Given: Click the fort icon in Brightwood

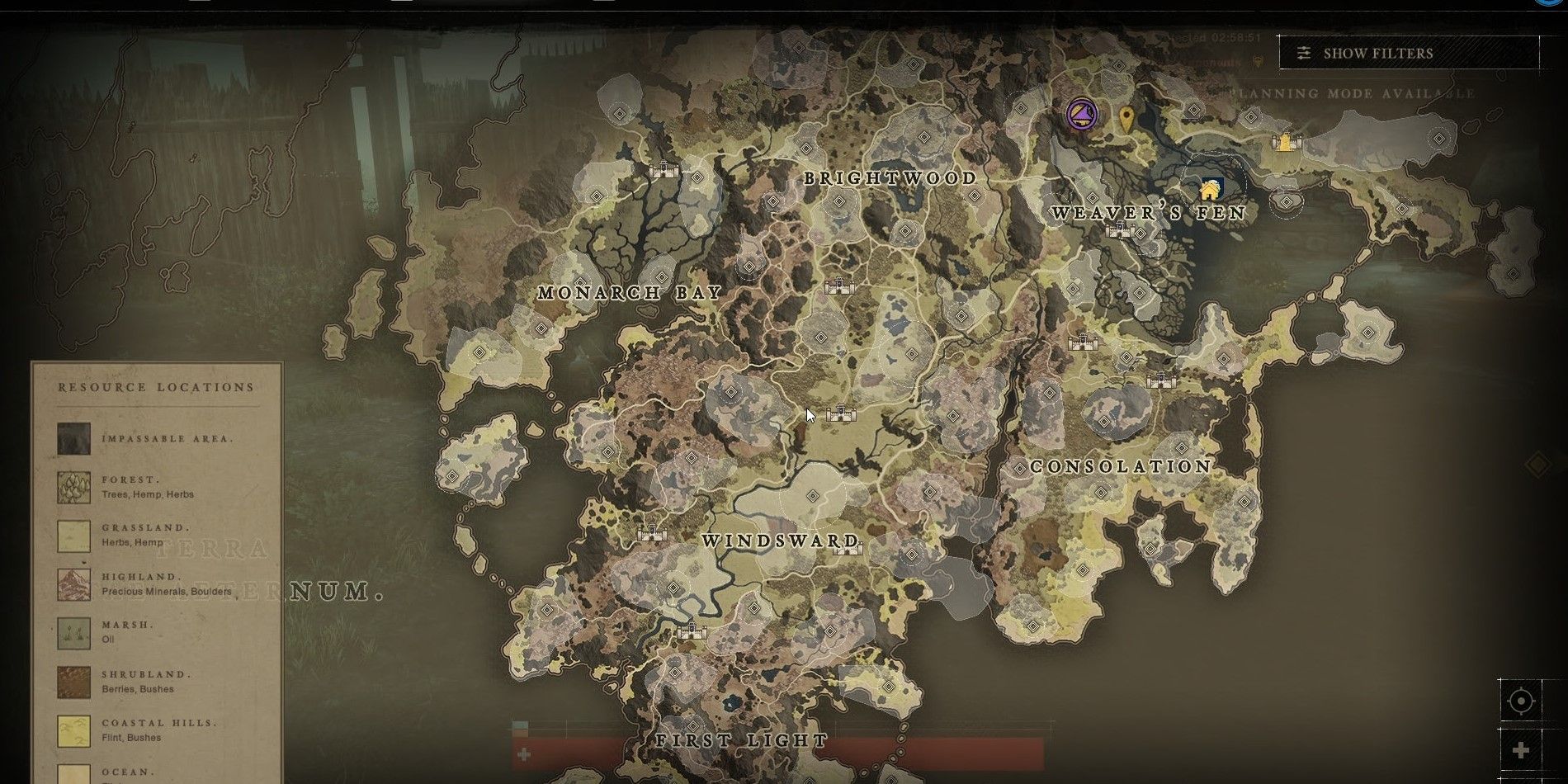Looking at the screenshot, I should 838,286.
